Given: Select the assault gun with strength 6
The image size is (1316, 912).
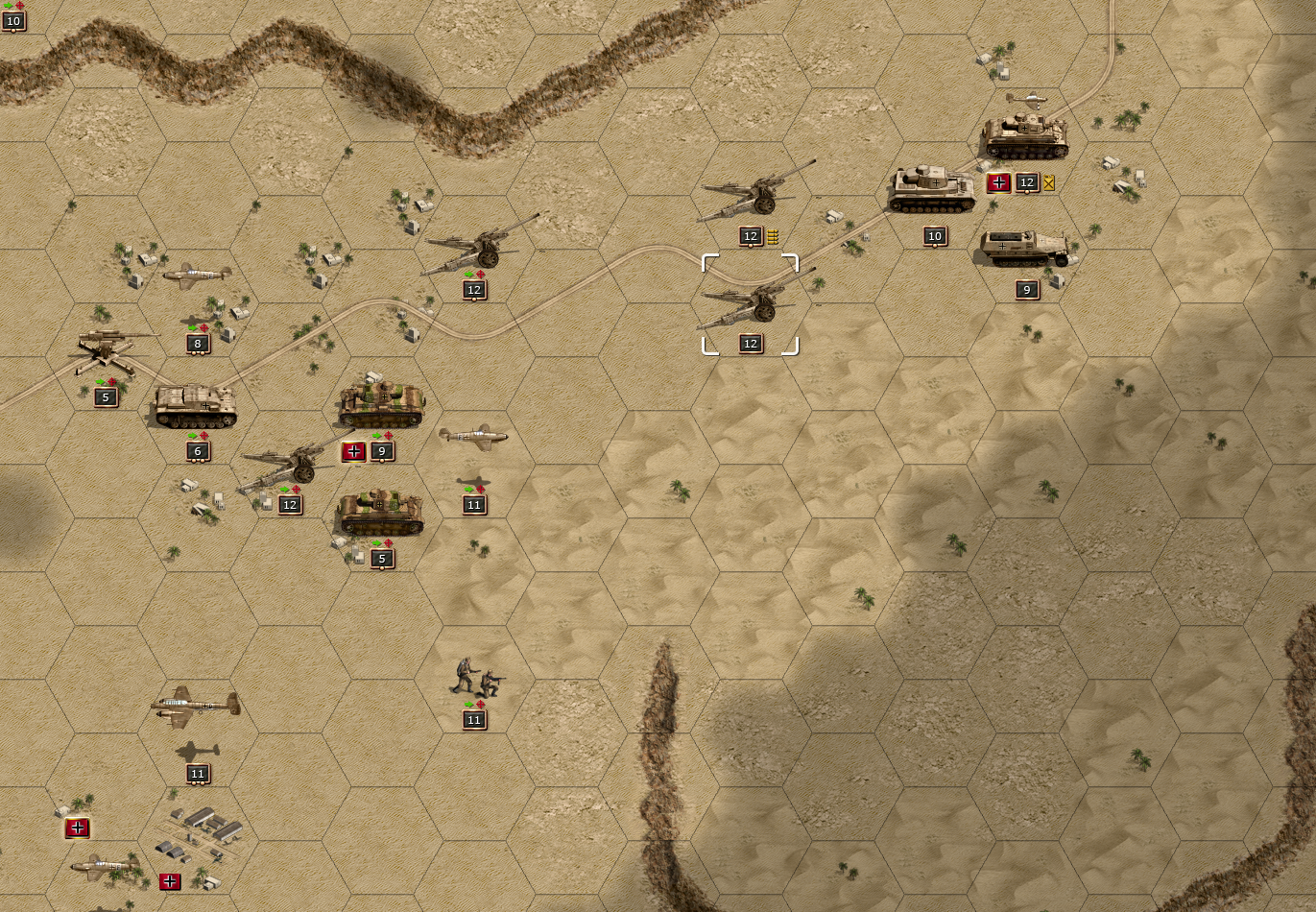Looking at the screenshot, I should click(x=196, y=406).
